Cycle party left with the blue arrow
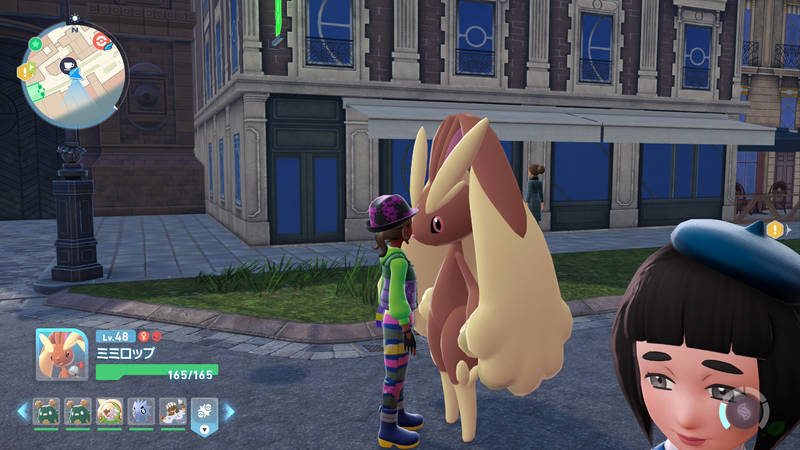The image size is (800, 450). (x=22, y=411)
